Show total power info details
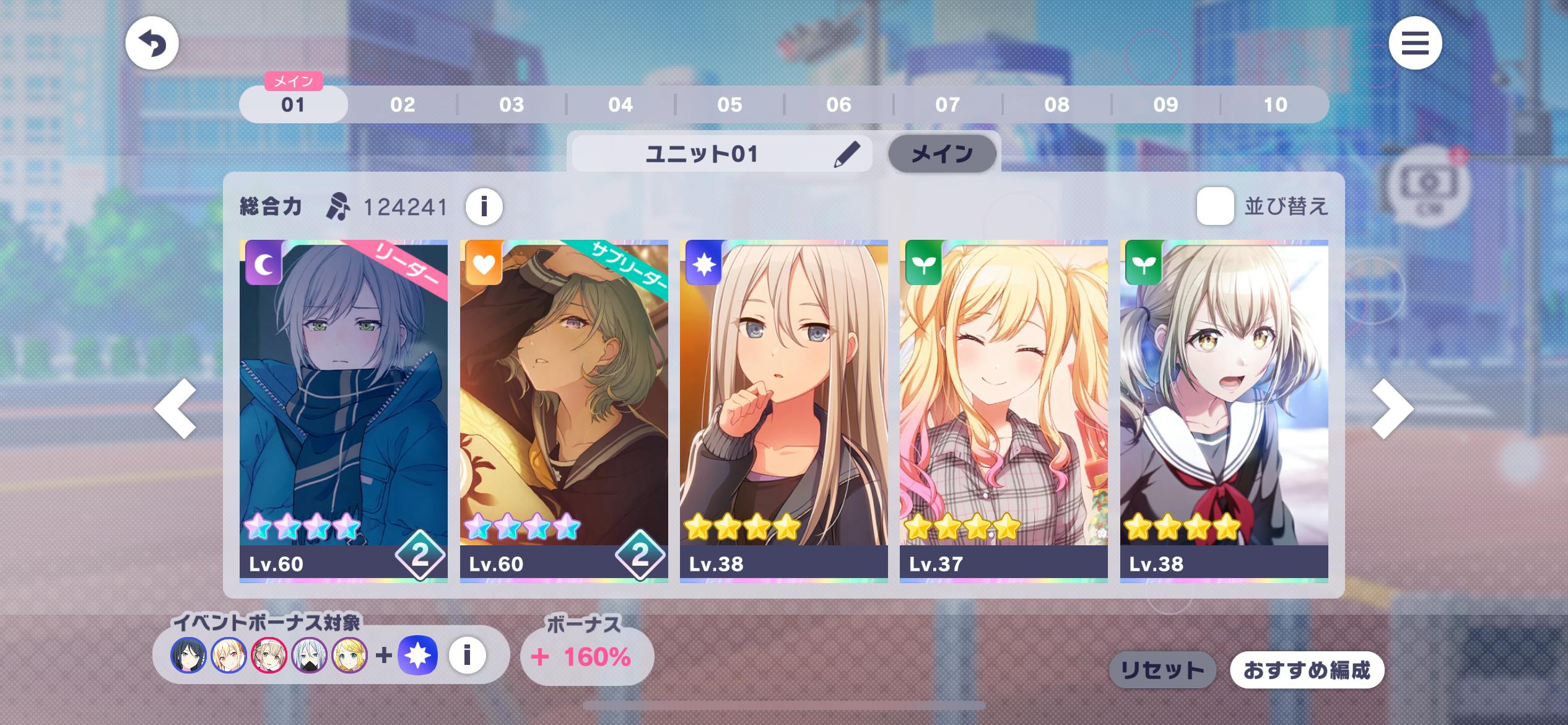1568x725 pixels. (484, 206)
